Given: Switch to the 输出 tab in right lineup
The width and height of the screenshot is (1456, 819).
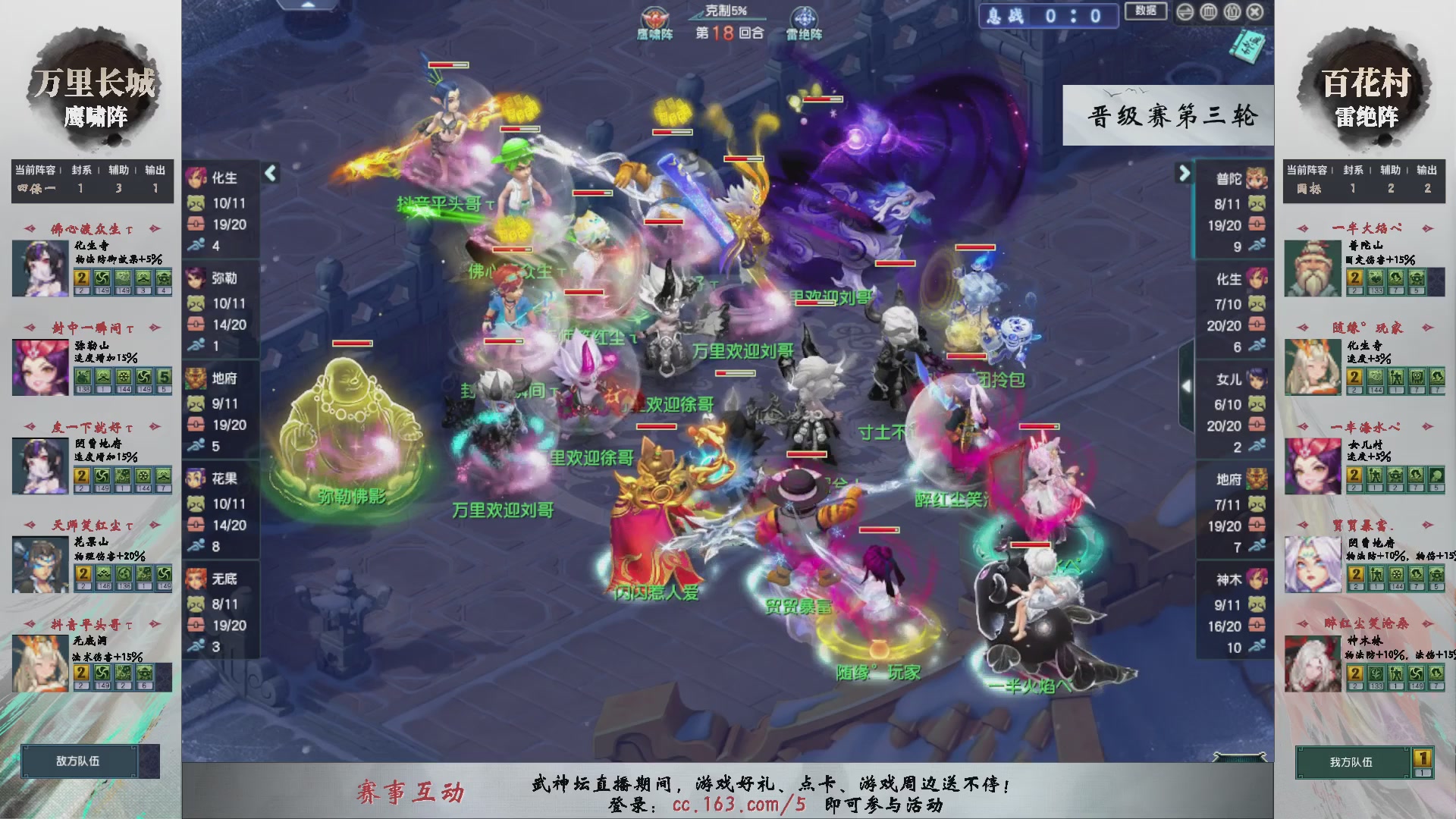Looking at the screenshot, I should [1427, 171].
